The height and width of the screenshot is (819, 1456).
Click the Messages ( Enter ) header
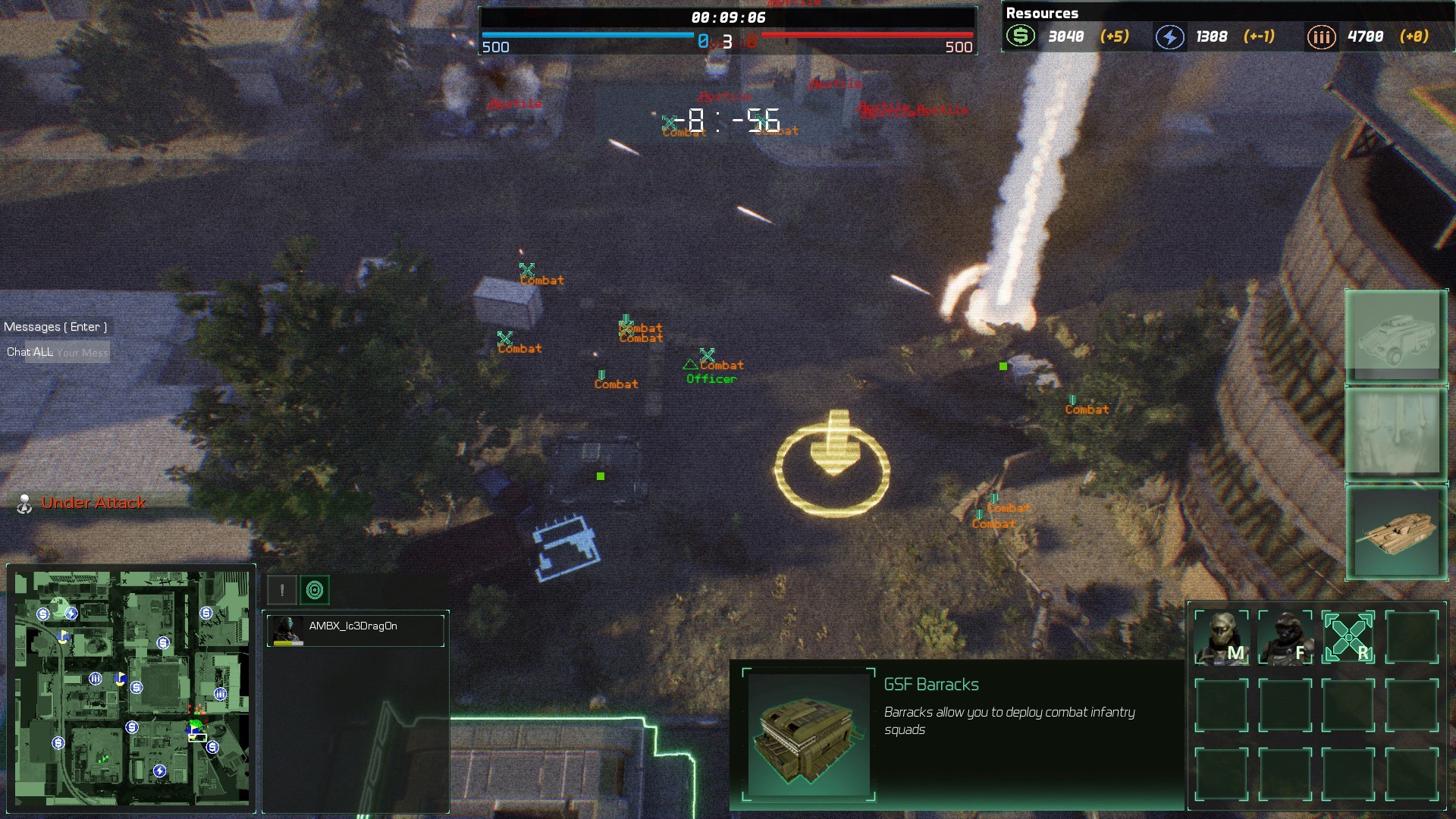(55, 326)
